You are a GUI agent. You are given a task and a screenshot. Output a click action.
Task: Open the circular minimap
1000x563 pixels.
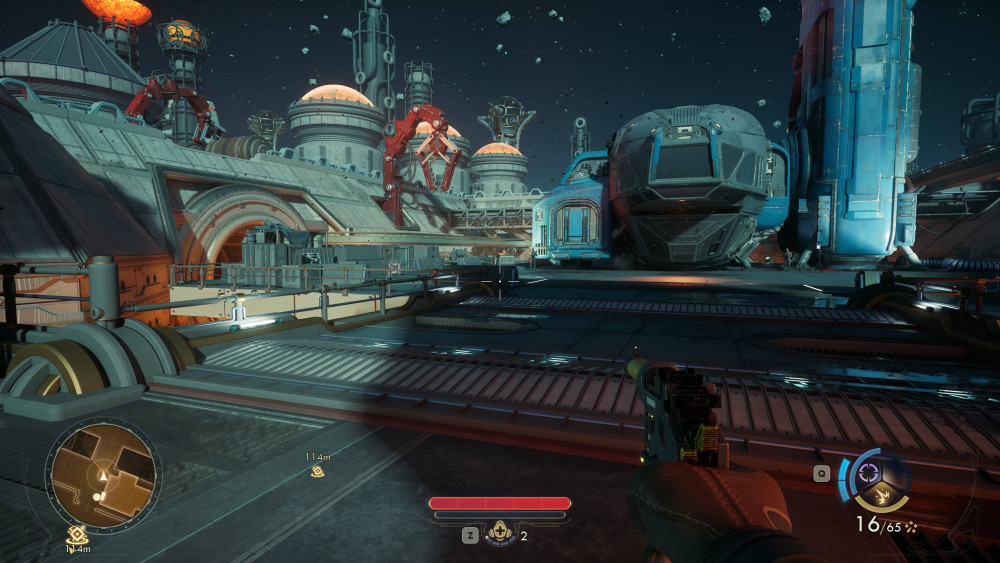103,475
